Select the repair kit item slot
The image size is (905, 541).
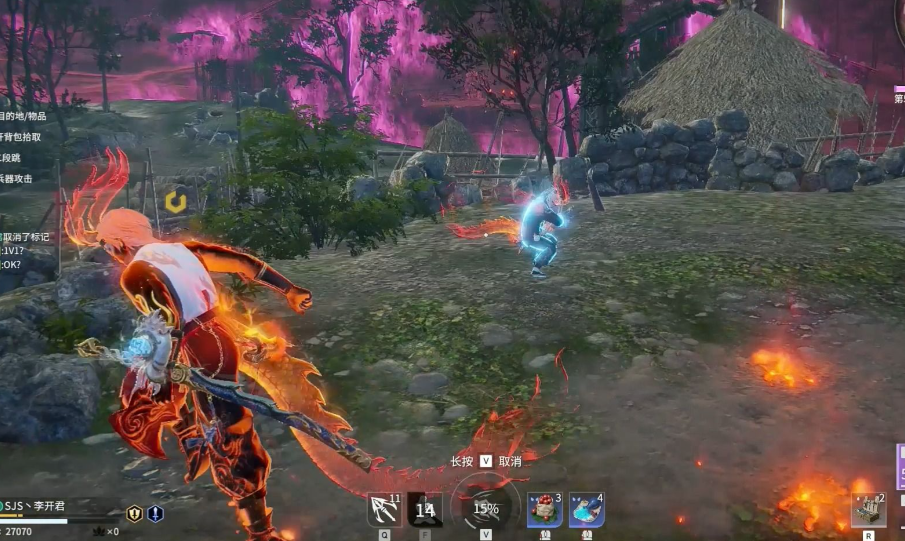[868, 510]
